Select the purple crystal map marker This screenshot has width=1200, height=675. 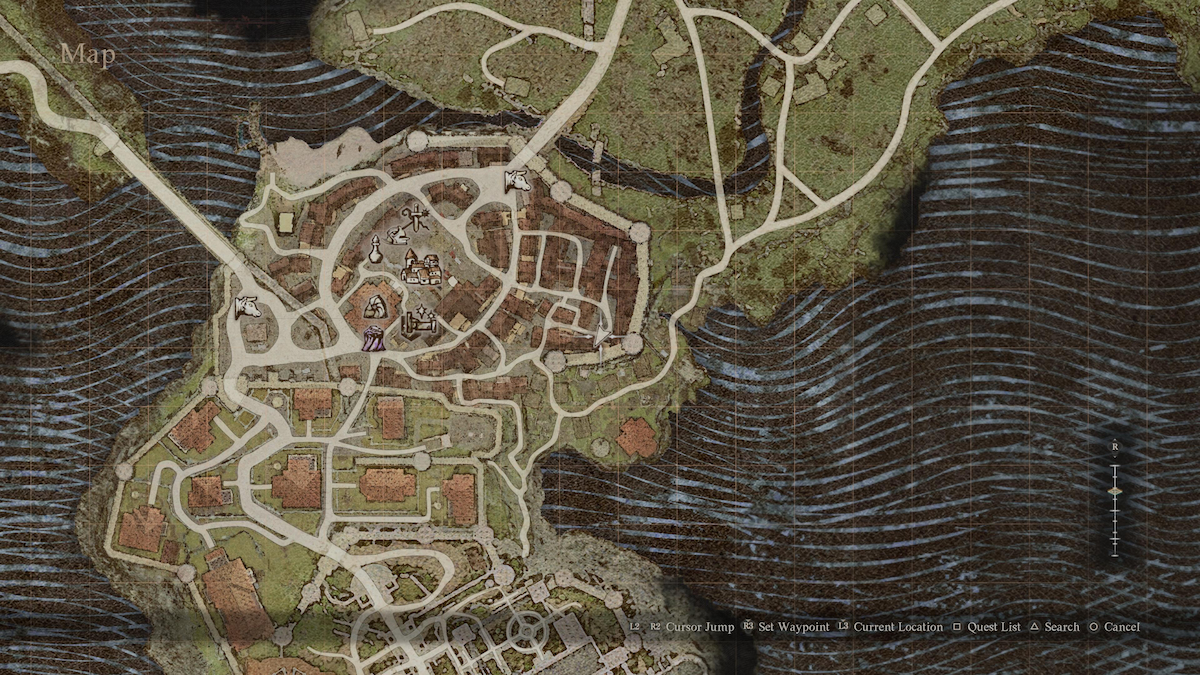(373, 337)
